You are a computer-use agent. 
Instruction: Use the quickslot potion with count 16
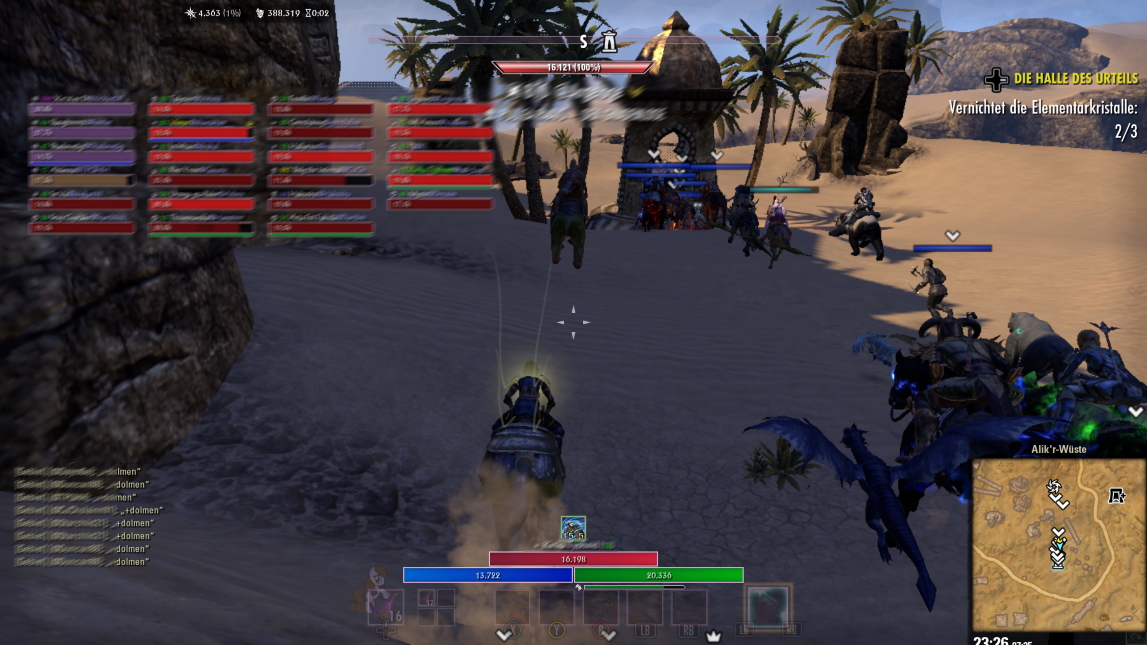coord(385,605)
